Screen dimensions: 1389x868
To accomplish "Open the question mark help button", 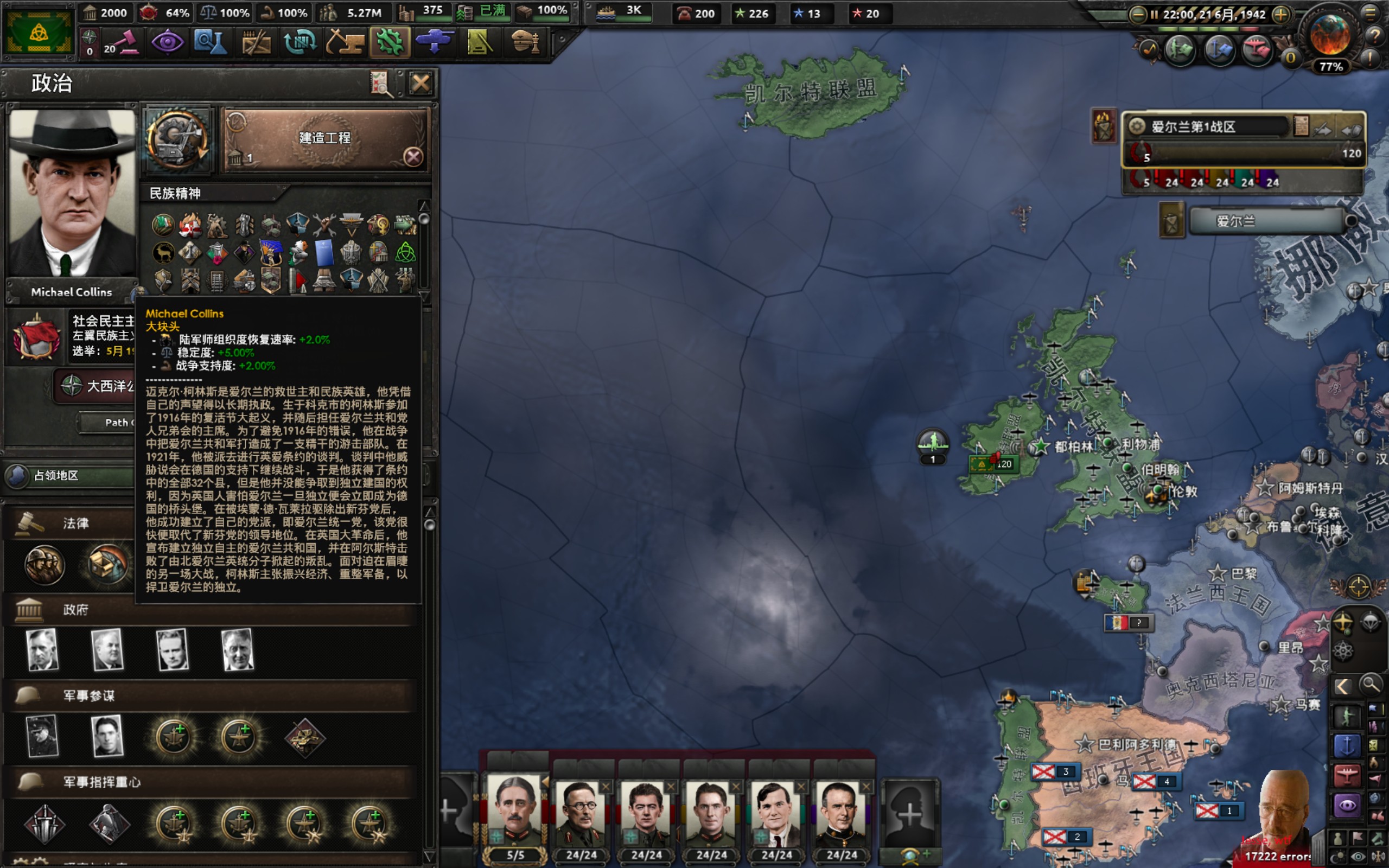I will [1374, 36].
